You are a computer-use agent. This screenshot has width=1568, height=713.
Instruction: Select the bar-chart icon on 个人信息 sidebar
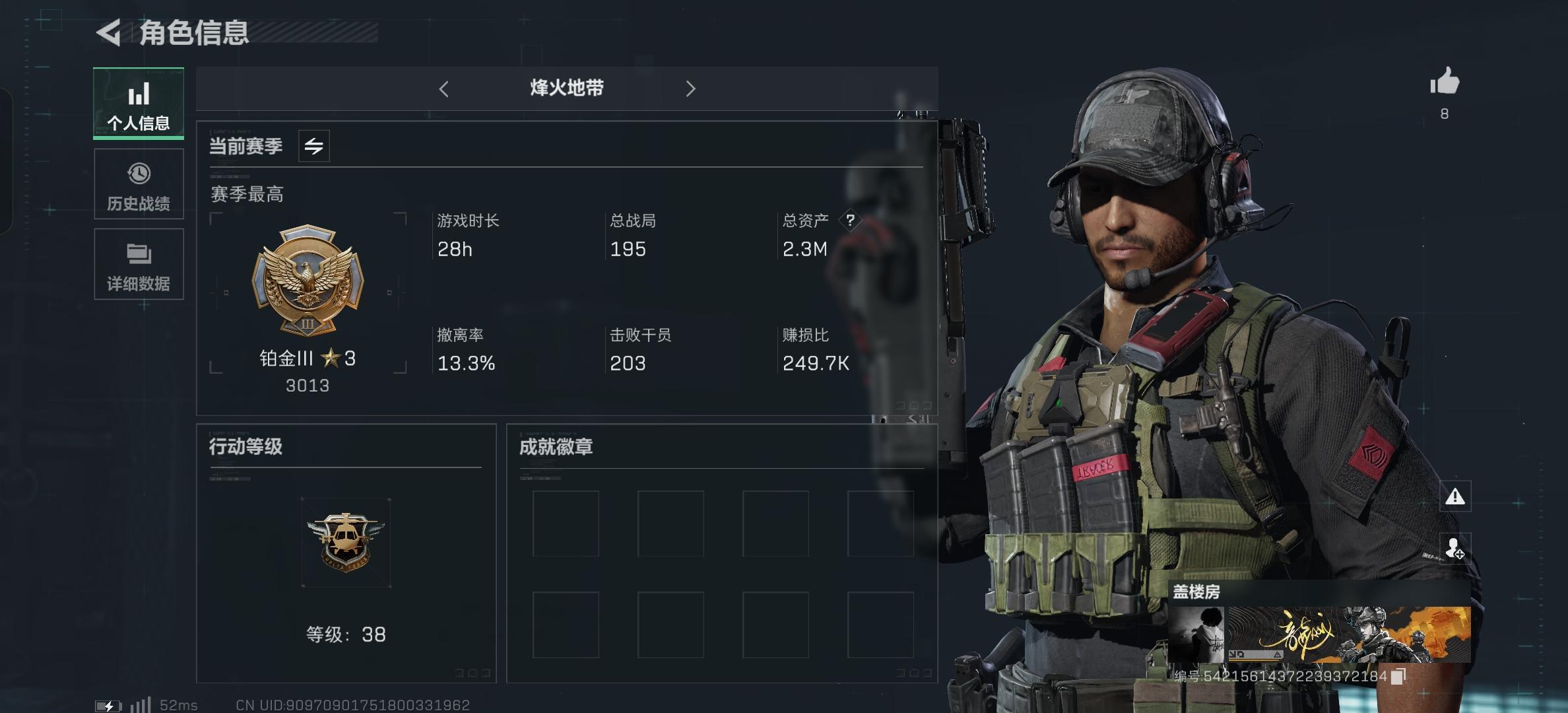coord(138,94)
